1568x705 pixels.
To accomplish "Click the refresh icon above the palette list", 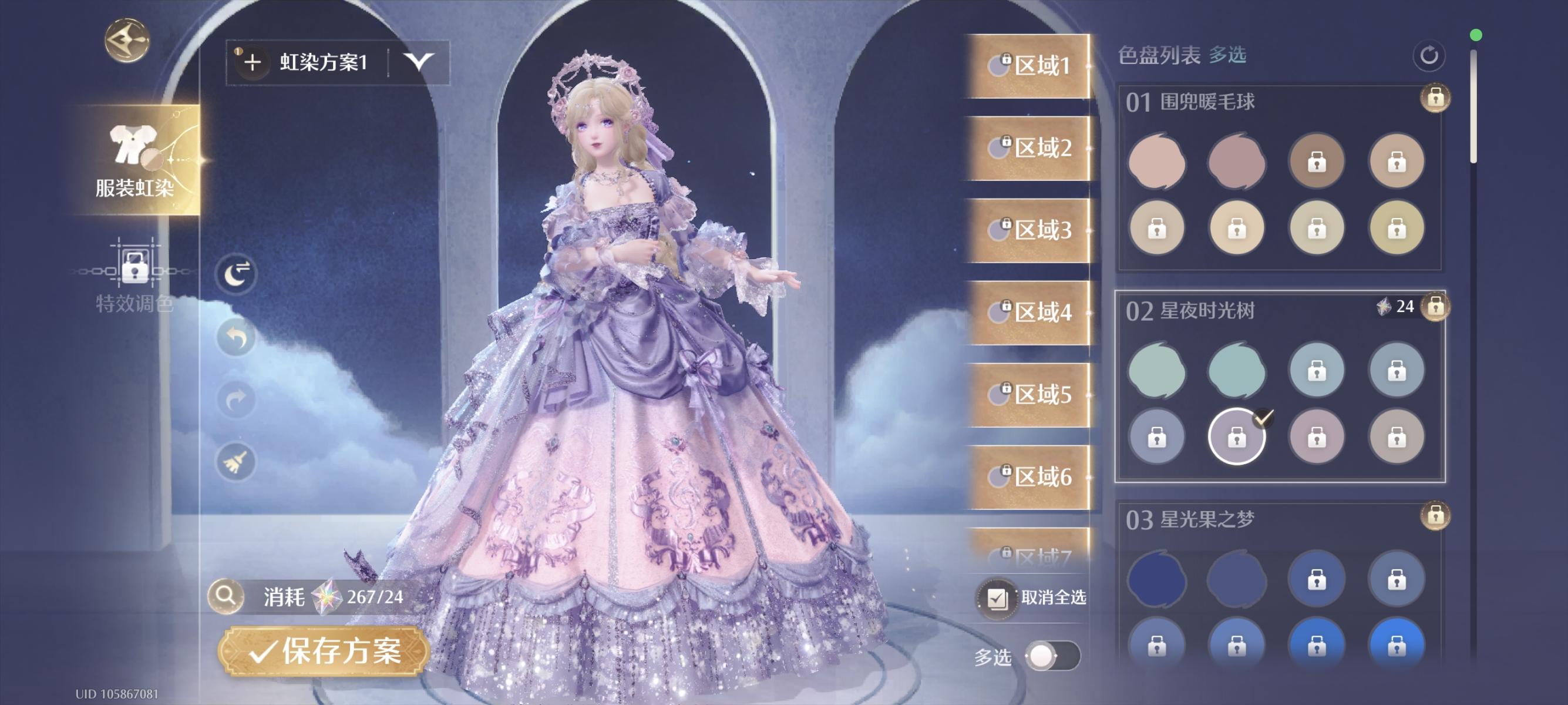I will [x=1429, y=55].
